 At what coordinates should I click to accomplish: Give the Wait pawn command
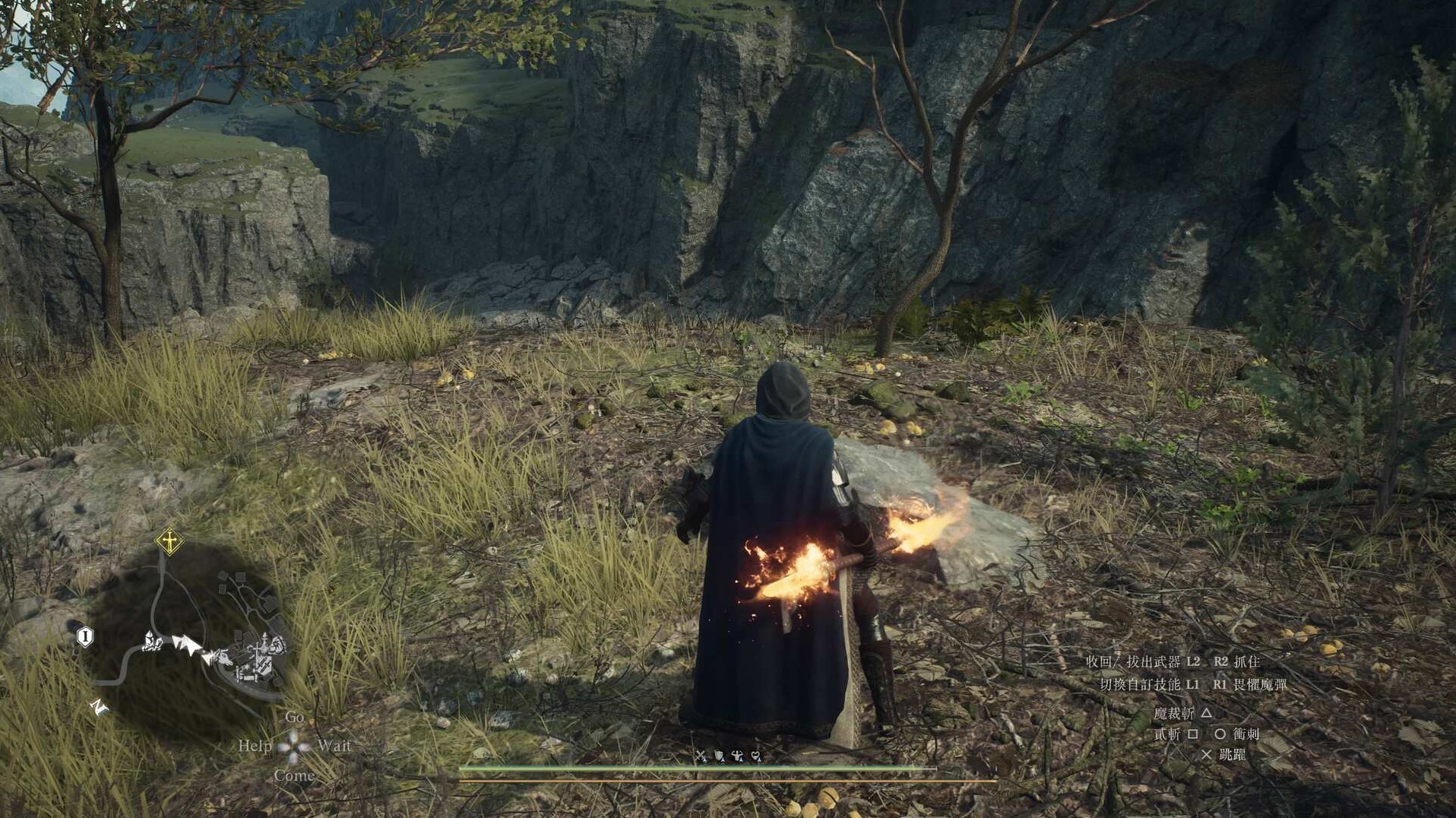pyautogui.click(x=334, y=746)
